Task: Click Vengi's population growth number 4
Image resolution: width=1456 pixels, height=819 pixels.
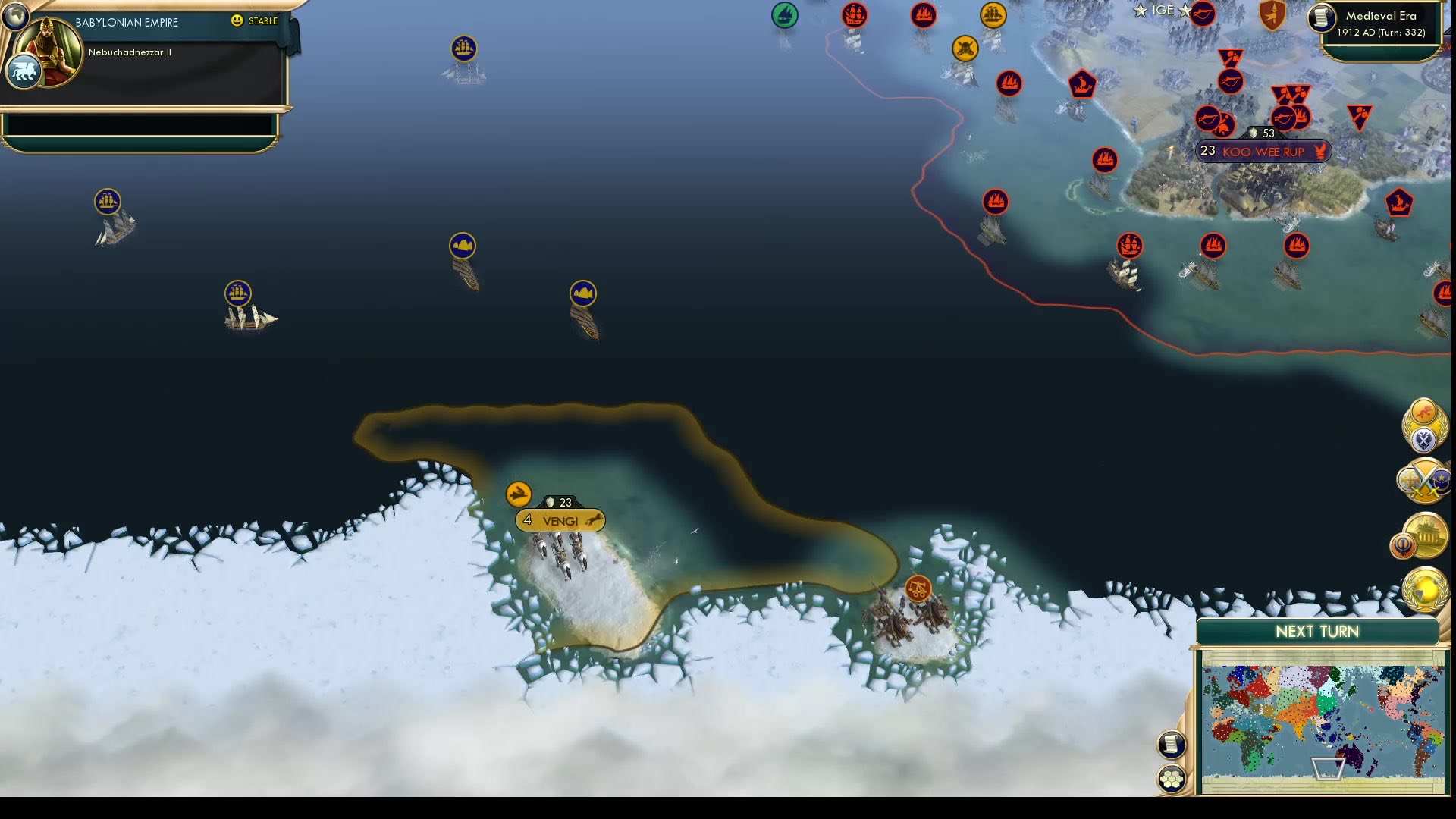Action: [x=526, y=520]
